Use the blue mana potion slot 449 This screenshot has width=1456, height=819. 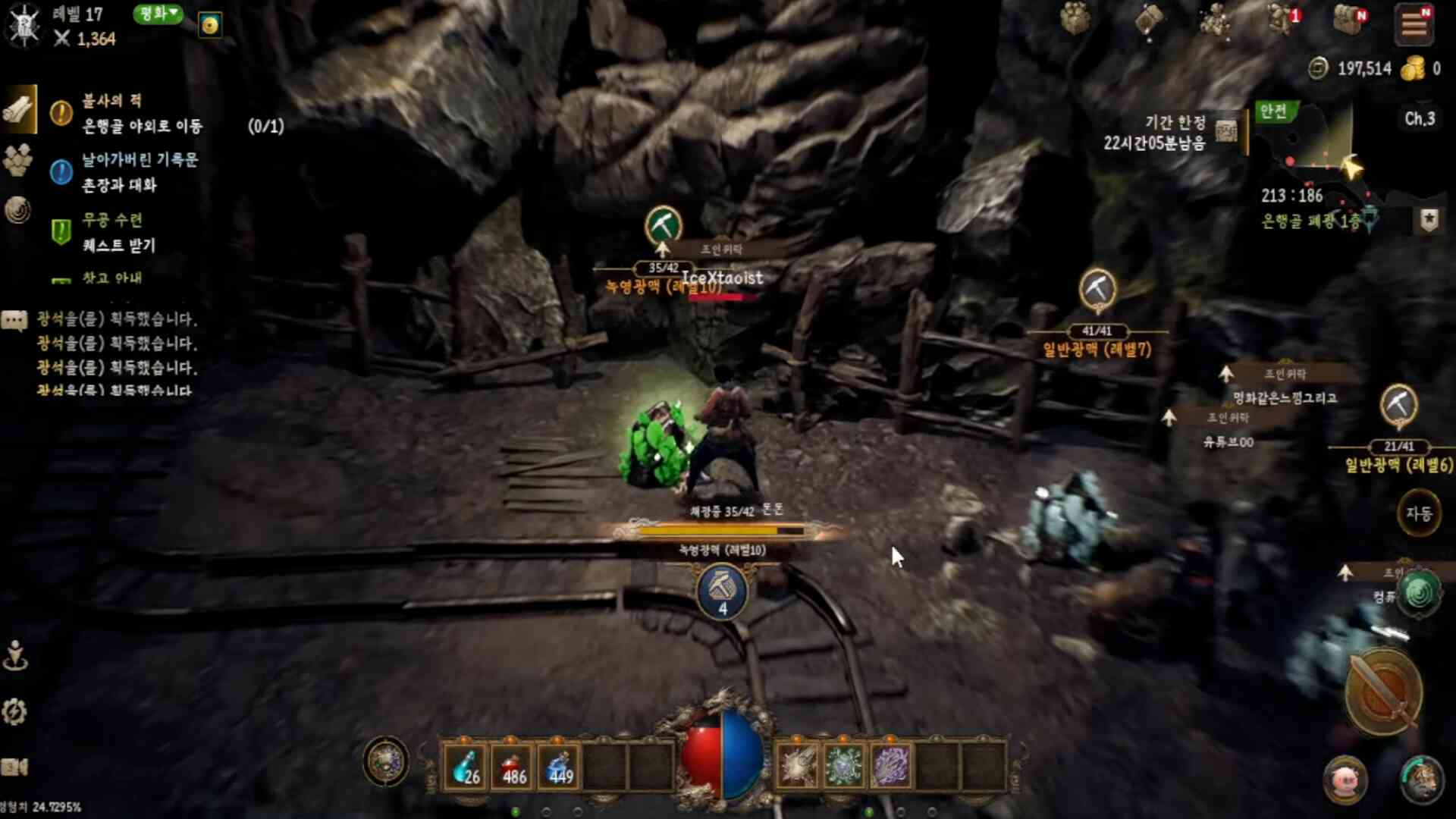click(x=560, y=766)
